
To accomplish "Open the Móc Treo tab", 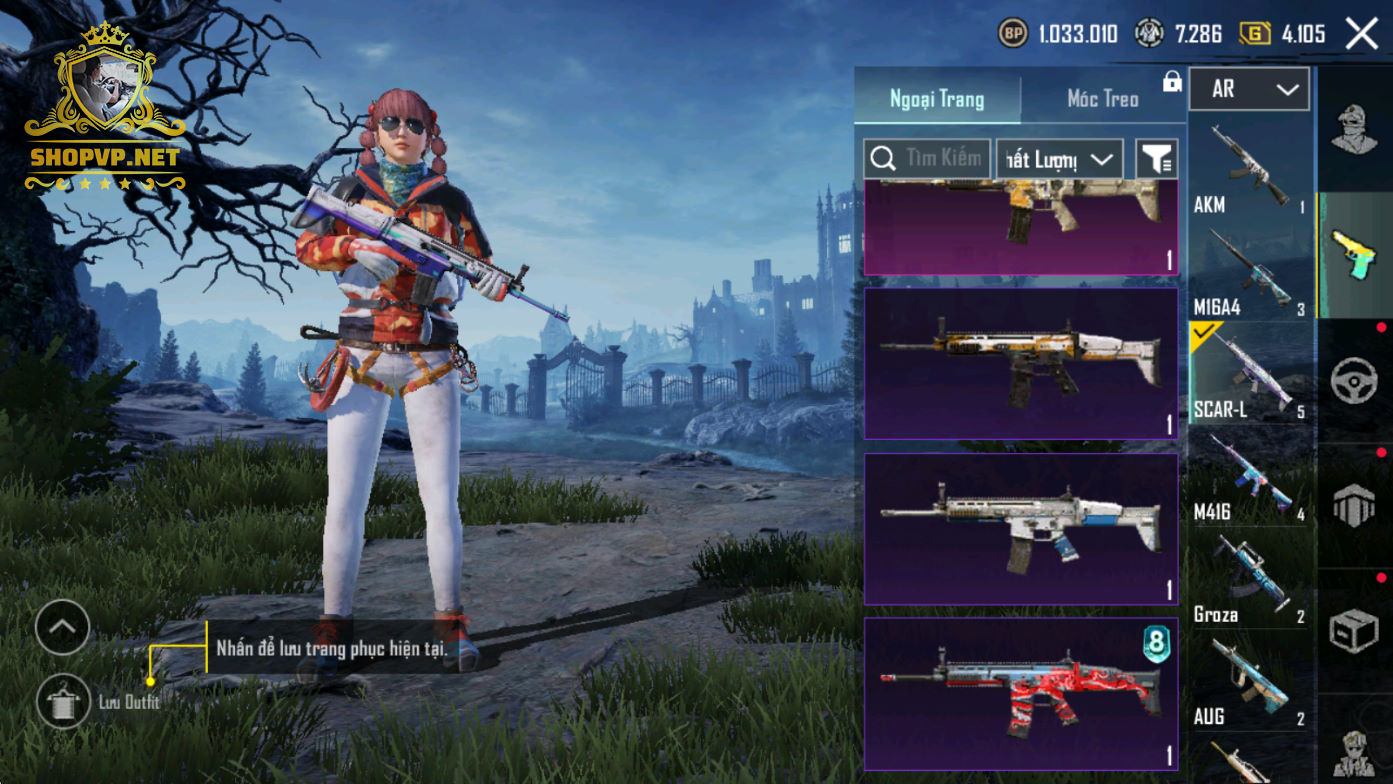I will tap(1102, 99).
